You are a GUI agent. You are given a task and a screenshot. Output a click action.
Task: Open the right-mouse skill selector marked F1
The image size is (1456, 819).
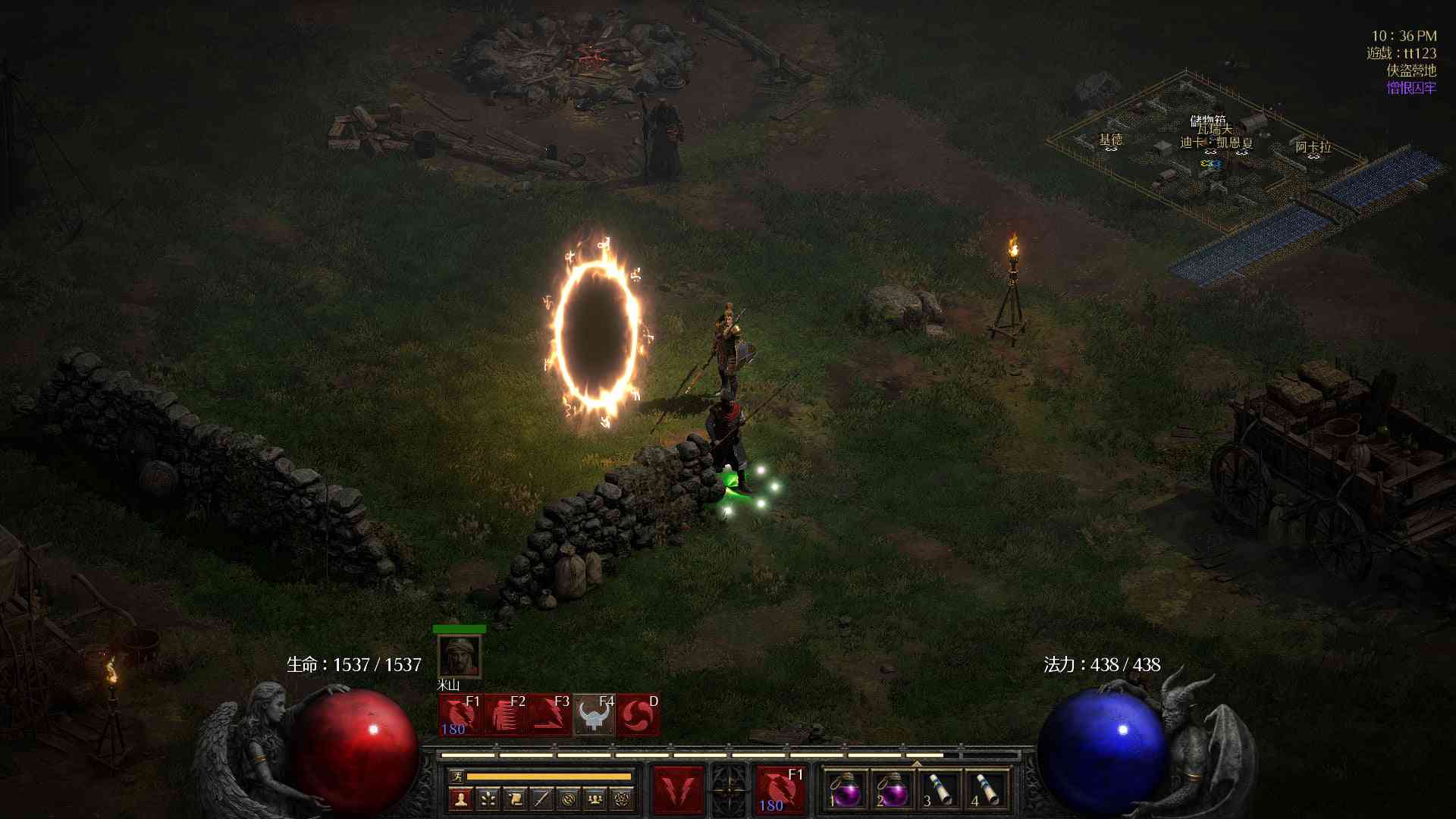tap(780, 790)
